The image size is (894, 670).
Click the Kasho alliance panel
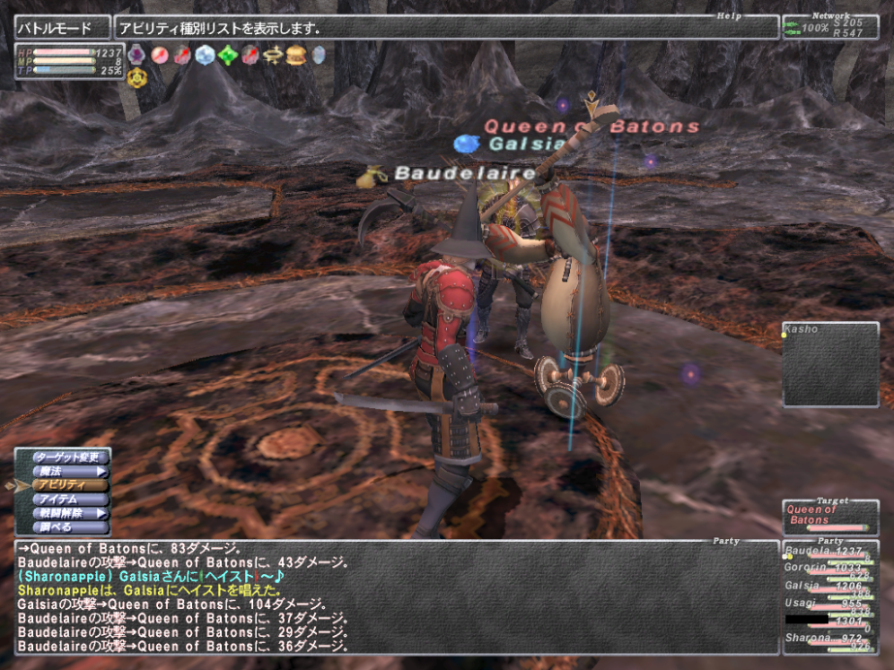point(830,364)
